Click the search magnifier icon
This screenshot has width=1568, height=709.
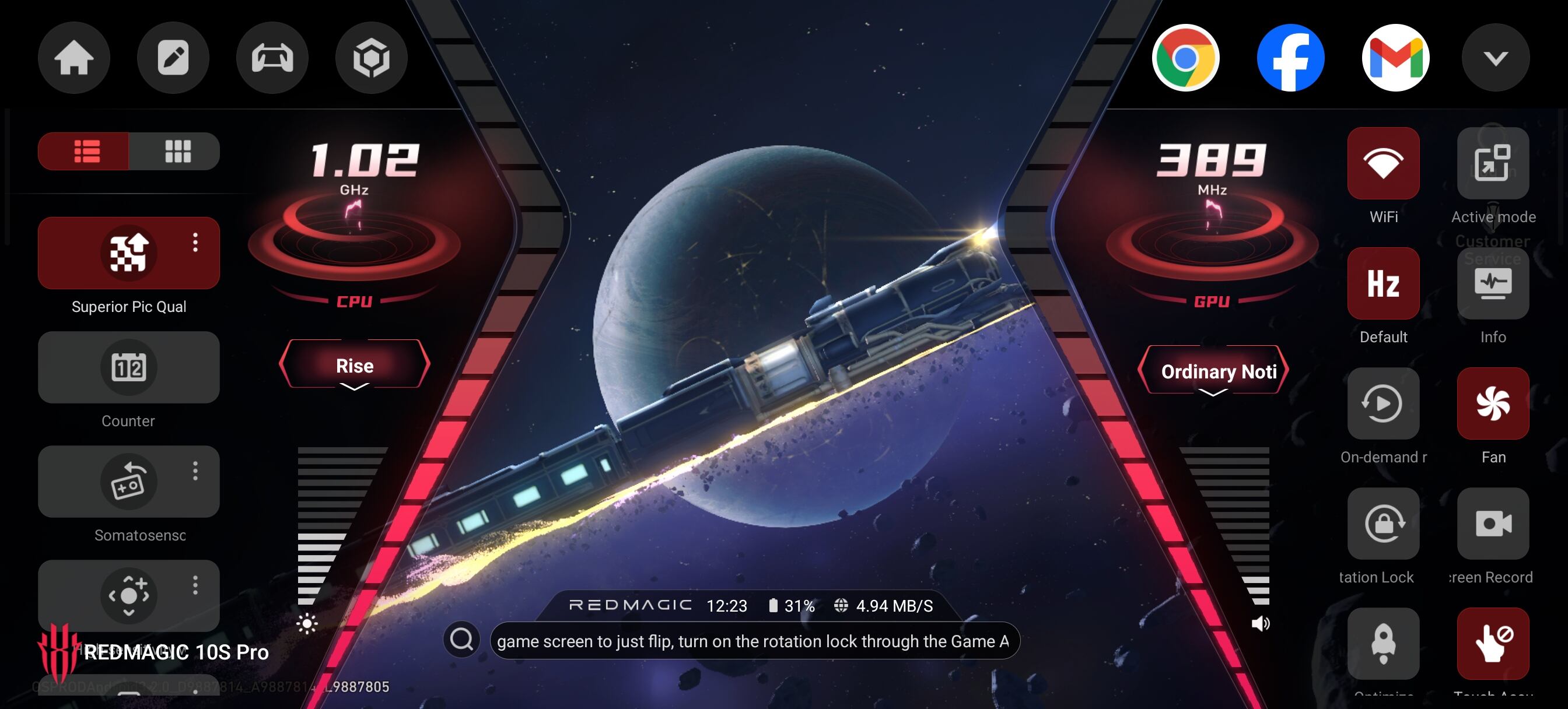click(461, 640)
